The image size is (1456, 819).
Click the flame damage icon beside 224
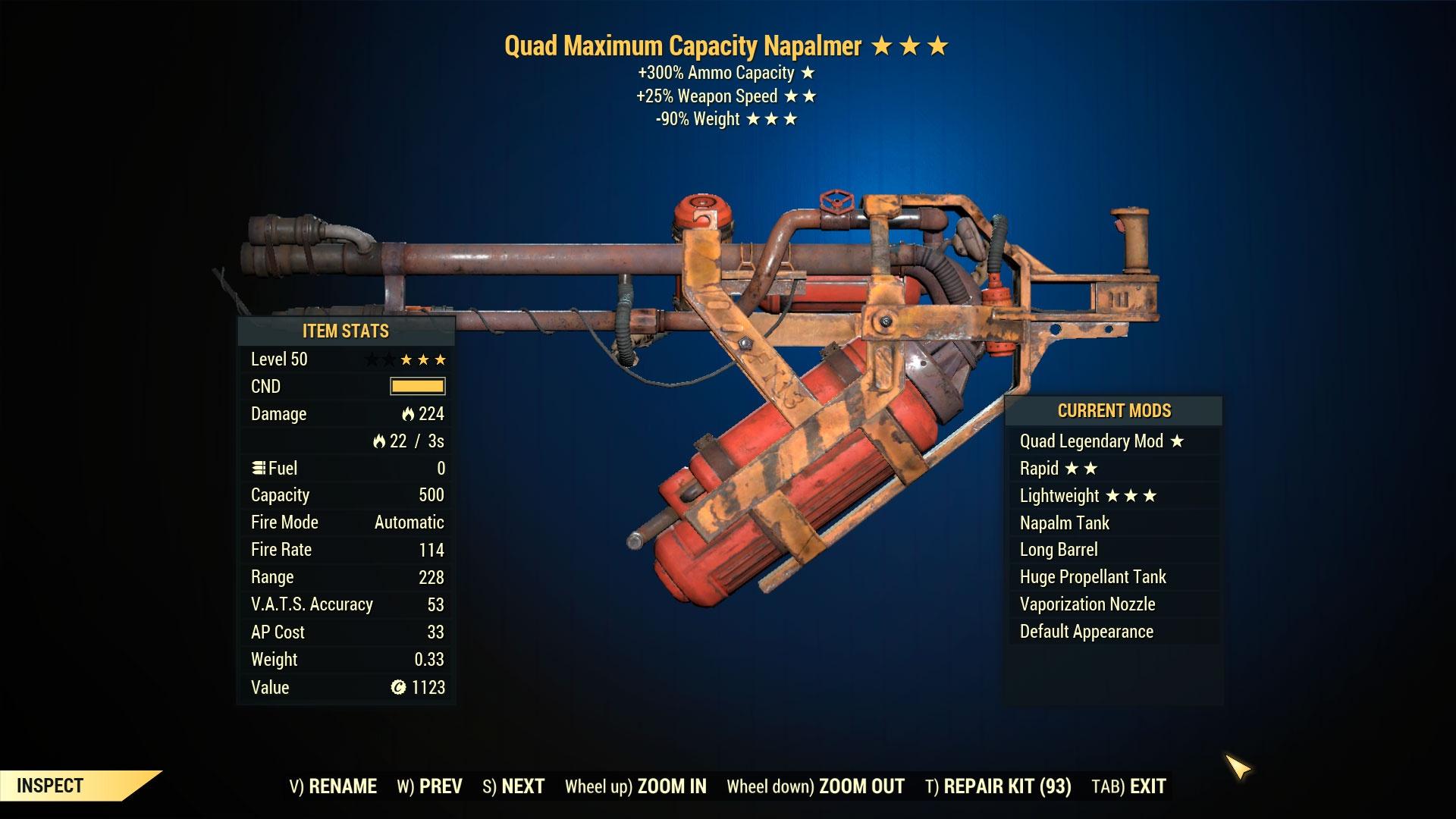tap(408, 414)
